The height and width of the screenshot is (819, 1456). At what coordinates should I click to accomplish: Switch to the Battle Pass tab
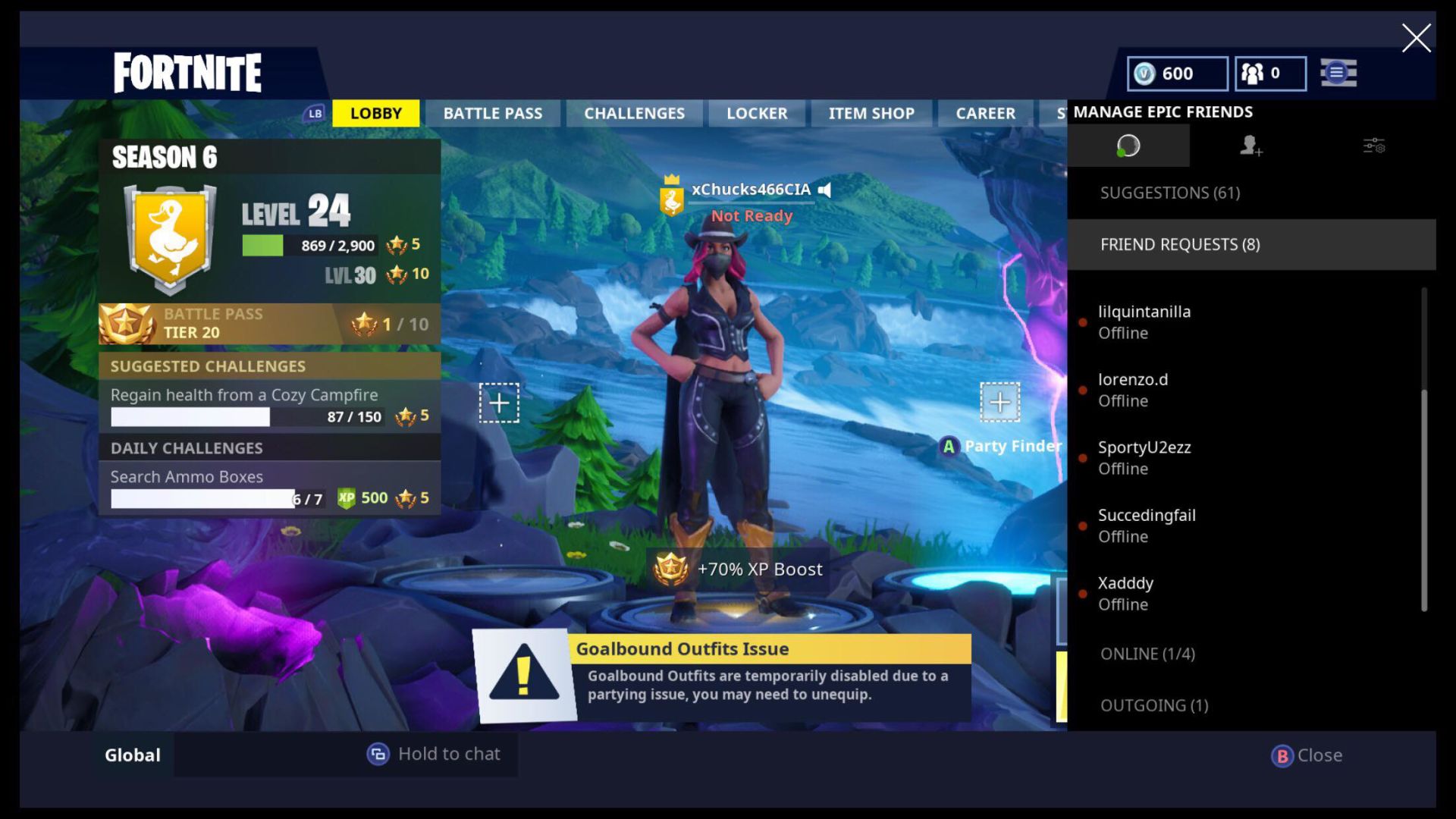tap(492, 114)
